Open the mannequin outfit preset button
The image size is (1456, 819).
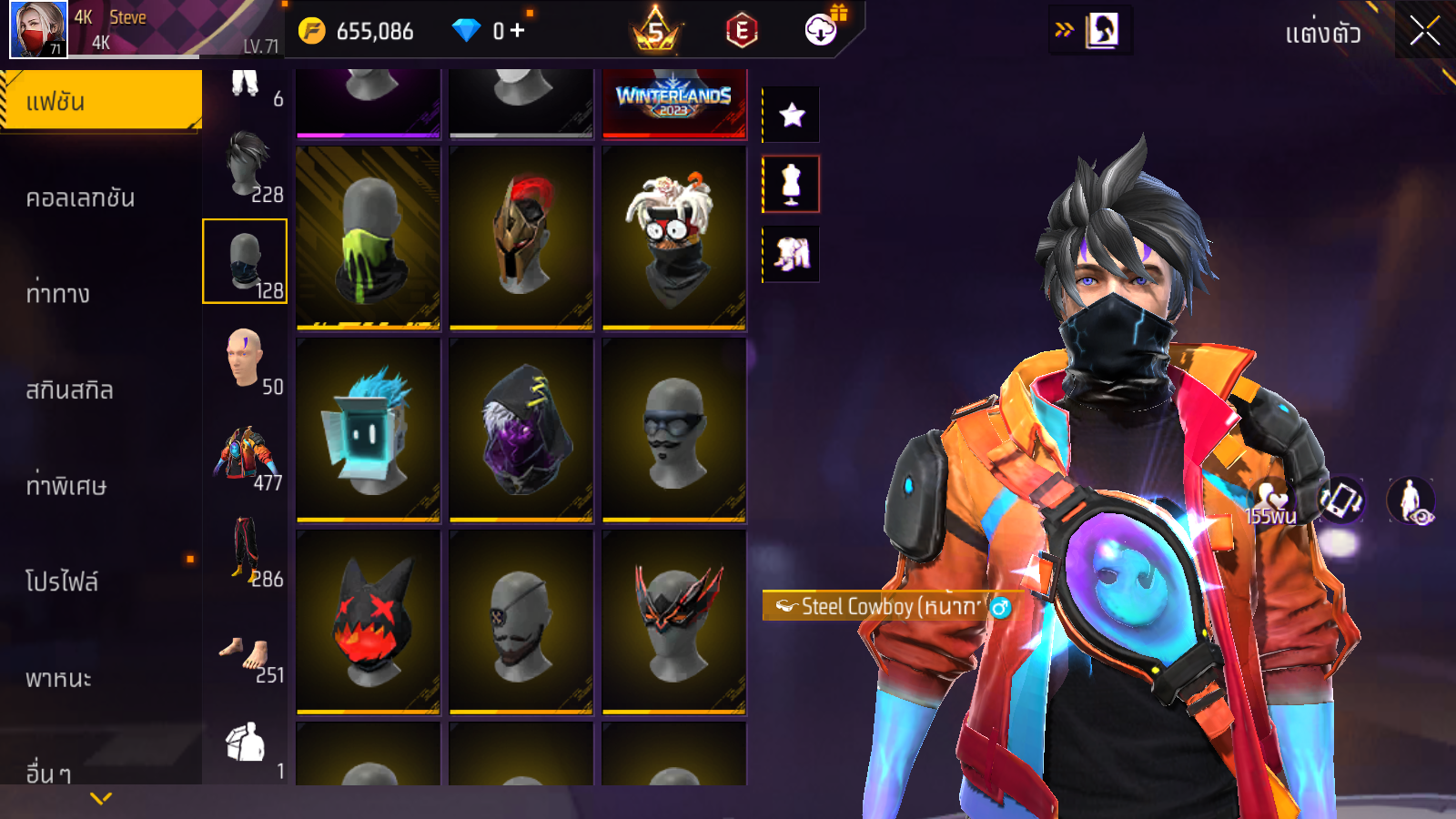tap(791, 184)
